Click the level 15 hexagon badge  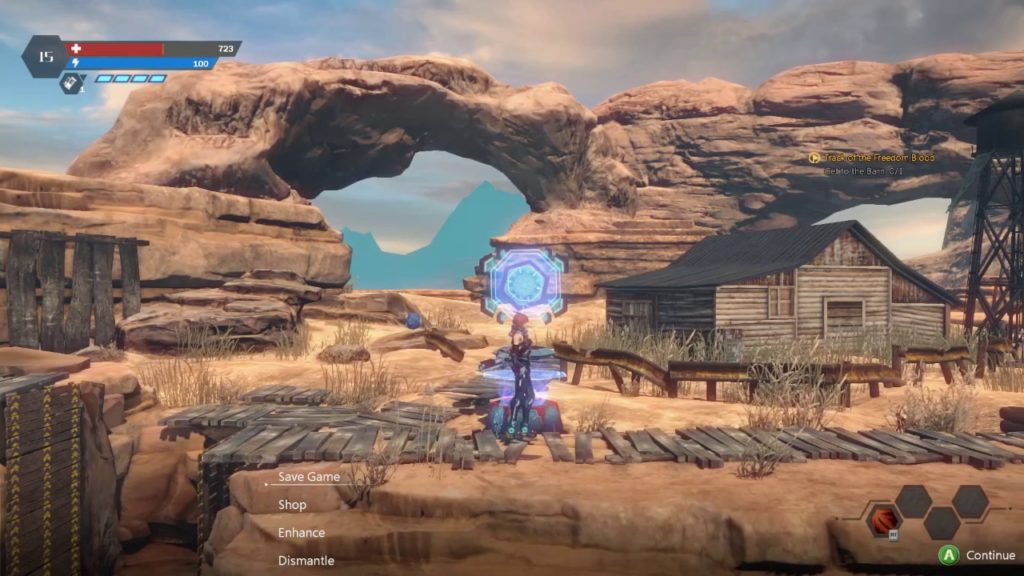coord(45,57)
